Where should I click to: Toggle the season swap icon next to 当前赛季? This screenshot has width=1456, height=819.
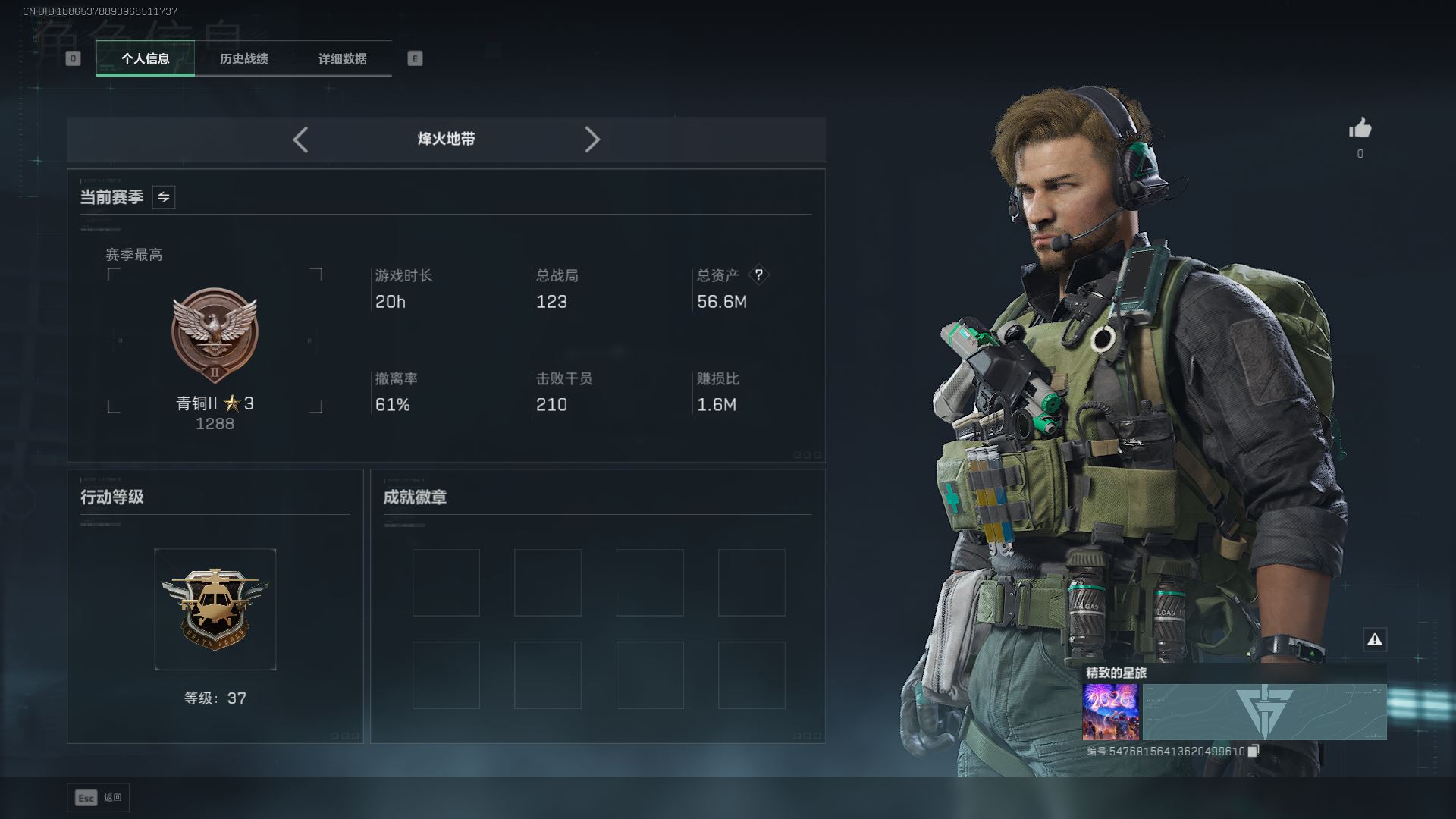pyautogui.click(x=163, y=197)
